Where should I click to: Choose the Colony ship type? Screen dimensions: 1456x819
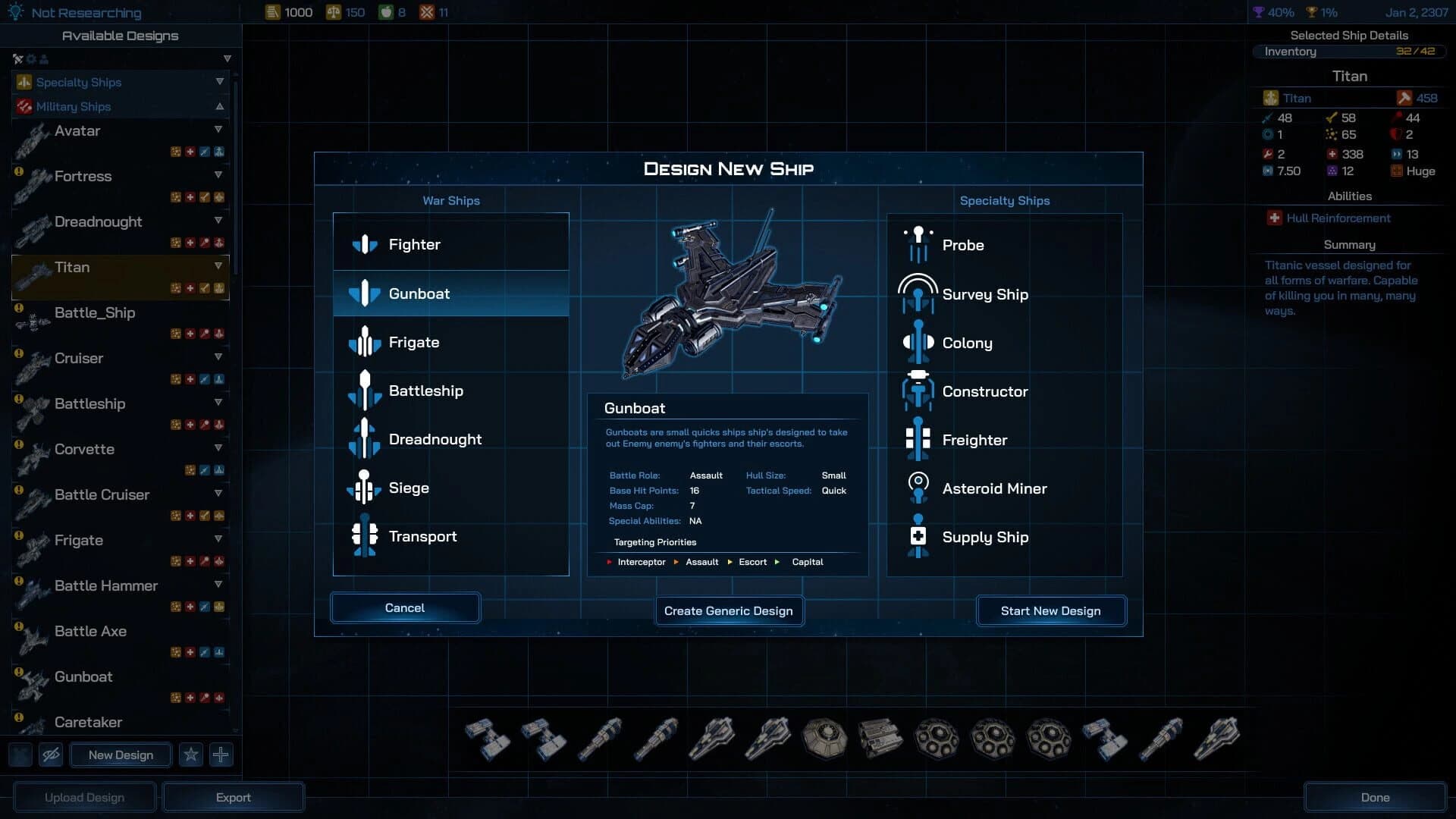[918, 343]
